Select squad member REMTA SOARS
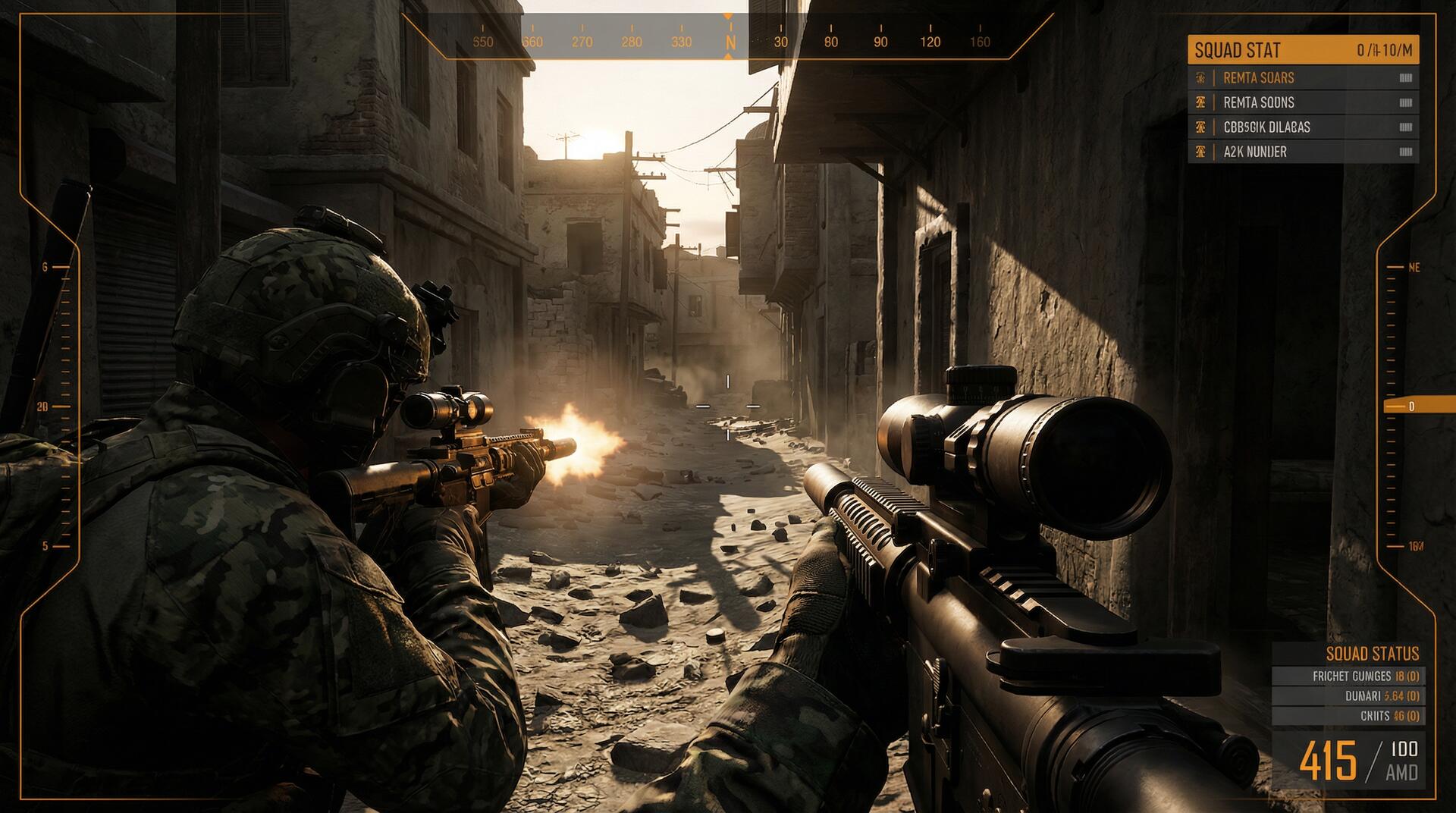Screen dimensions: 1456x813 coord(1303,77)
